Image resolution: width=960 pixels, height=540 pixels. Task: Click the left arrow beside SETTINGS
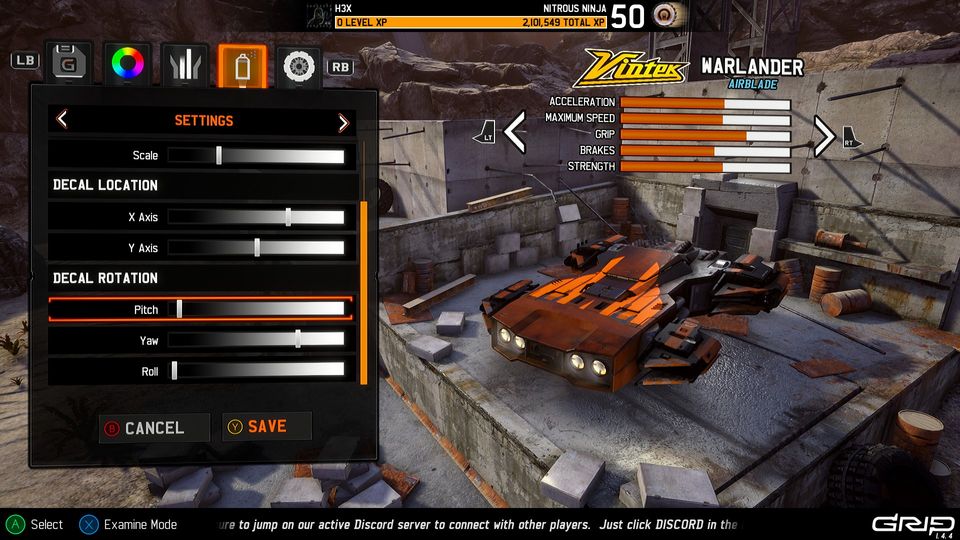62,121
